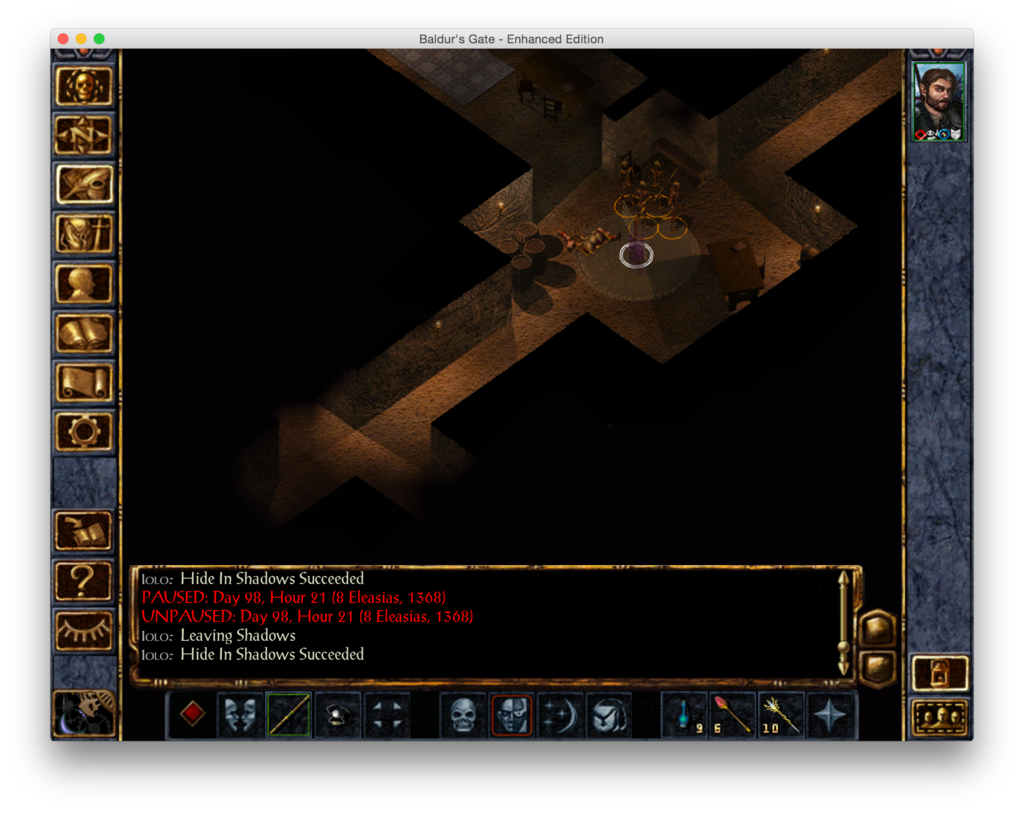Screen dimensions: 1024x813
Task: Select the quarterstaff weapon slot
Action: pyautogui.click(x=288, y=715)
